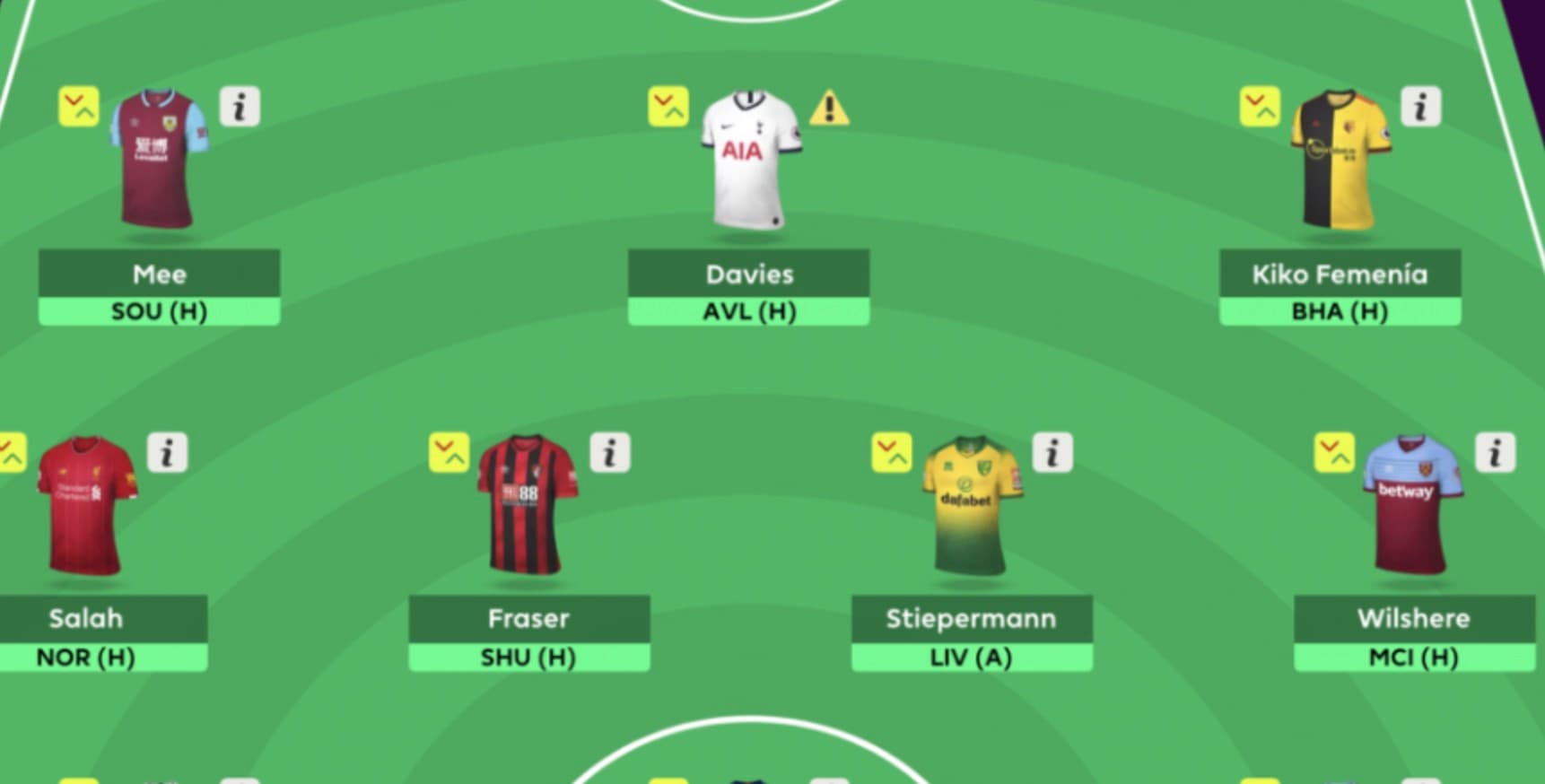This screenshot has height=784, width=1545.
Task: Click Salah's Liverpool shirt
Action: pyautogui.click(x=83, y=507)
